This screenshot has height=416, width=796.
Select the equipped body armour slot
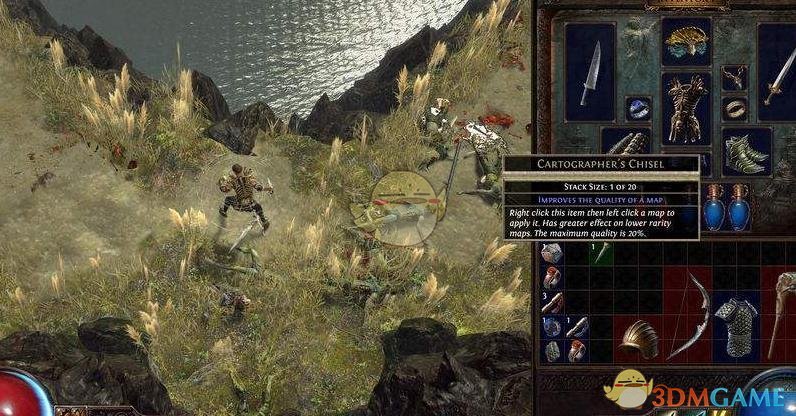pyautogui.click(x=686, y=108)
